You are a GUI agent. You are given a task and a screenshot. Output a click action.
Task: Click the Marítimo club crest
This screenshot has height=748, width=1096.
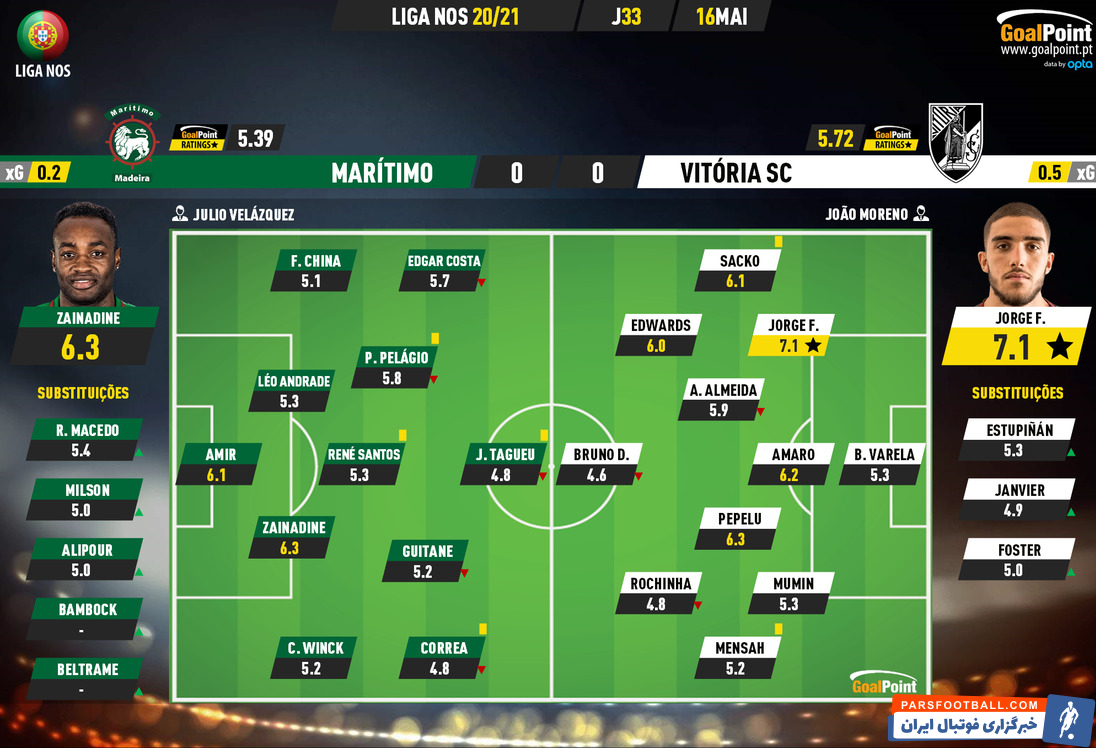(x=132, y=142)
